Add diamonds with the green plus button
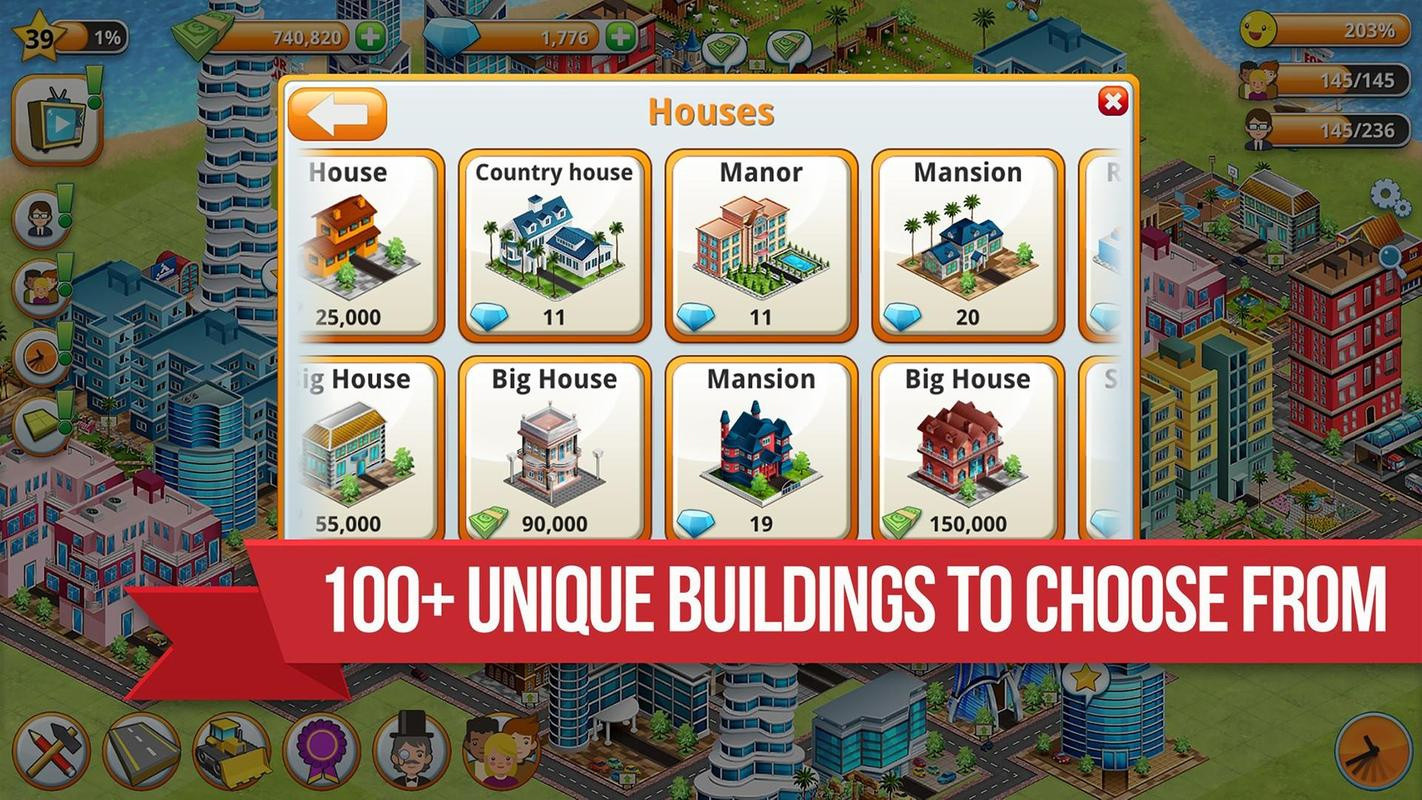Image resolution: width=1422 pixels, height=800 pixels. click(x=620, y=38)
